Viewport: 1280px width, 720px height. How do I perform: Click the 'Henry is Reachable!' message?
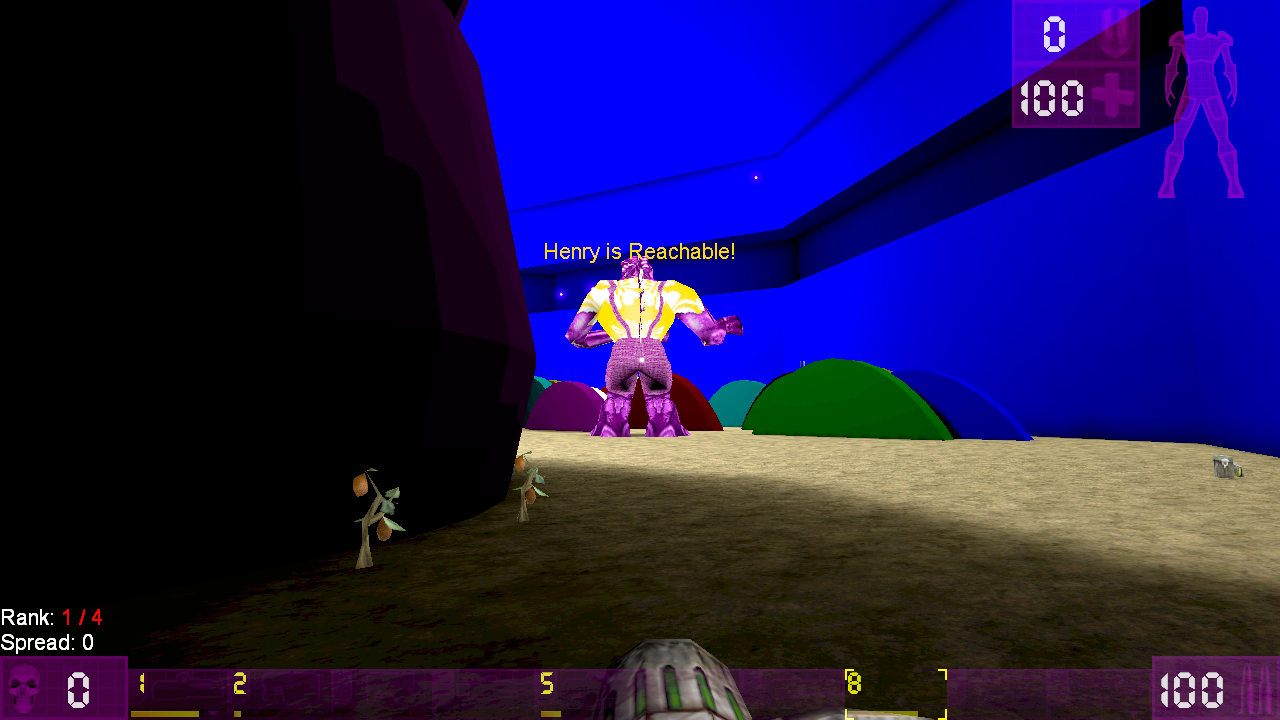(639, 251)
